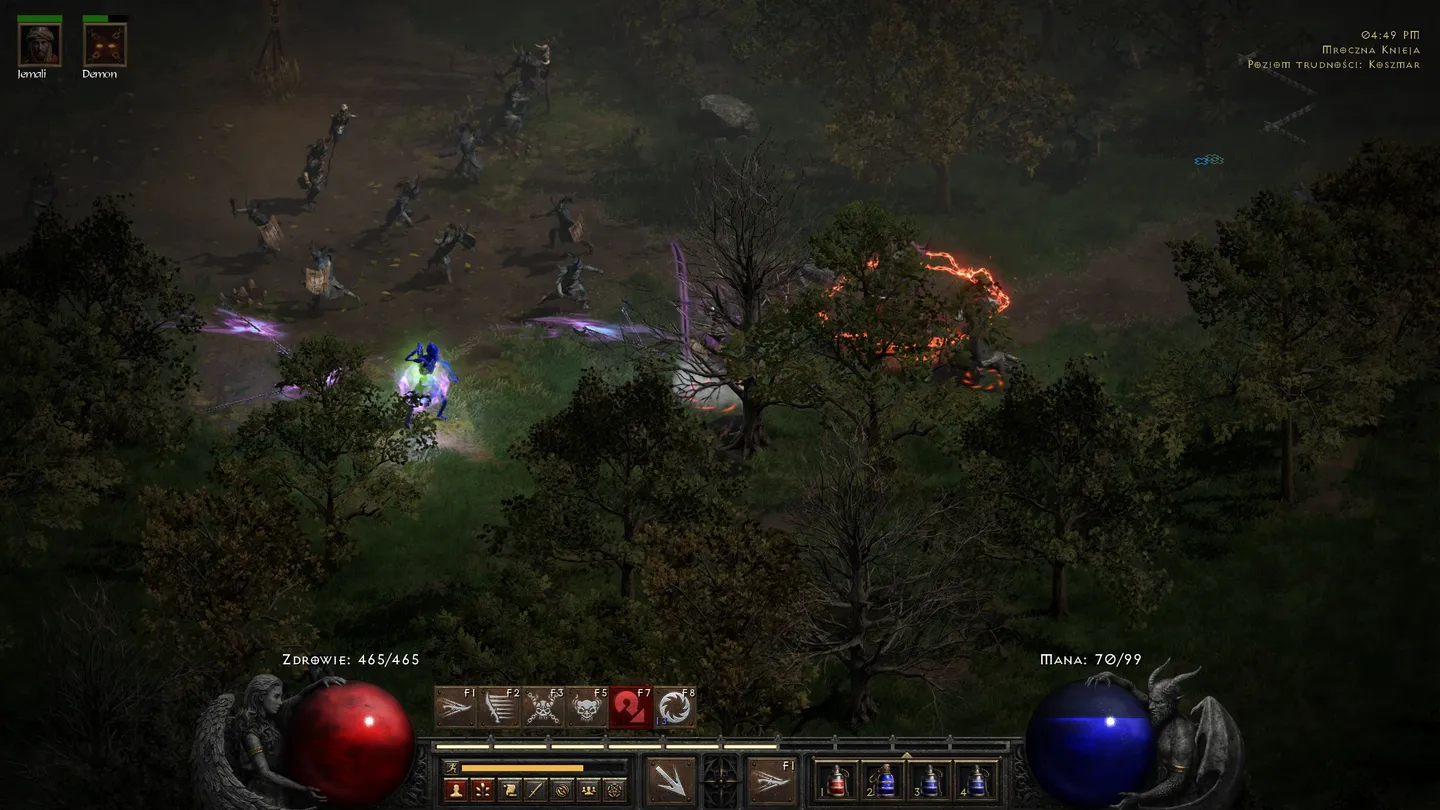Change the right-click F1 skill
The height and width of the screenshot is (810, 1440).
click(x=773, y=781)
